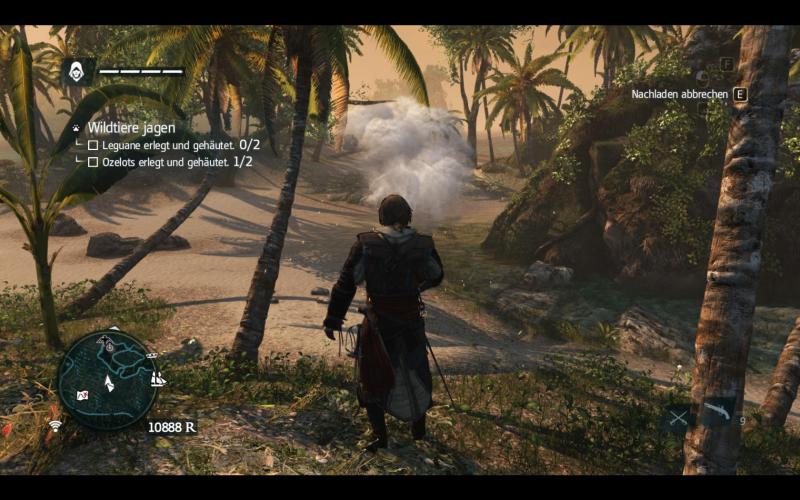The width and height of the screenshot is (800, 500).
Task: Click the player arrow on the minimap
Action: 109,382
